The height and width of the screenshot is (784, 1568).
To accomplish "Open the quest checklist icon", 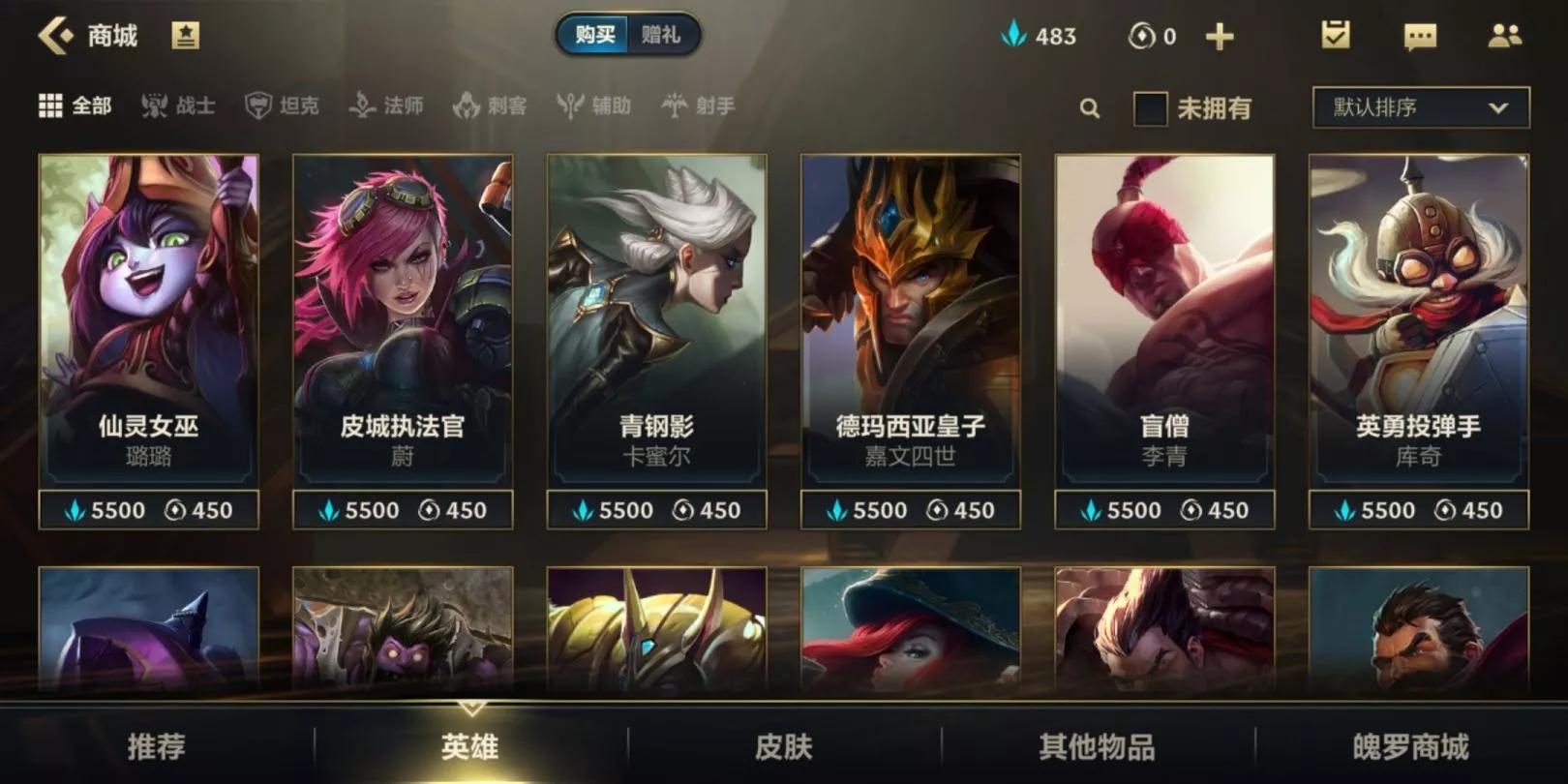I will point(1336,36).
